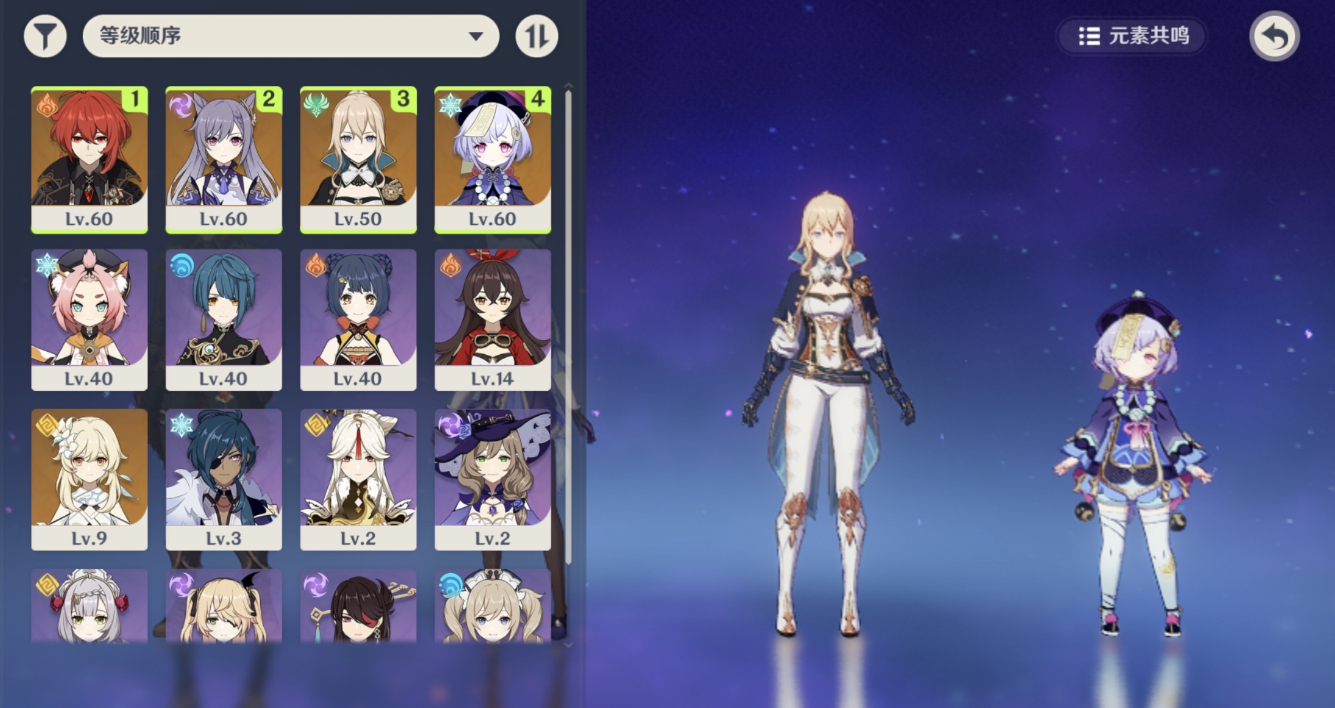
Task: Pick Lisa with the purple witch hat
Action: tap(492, 479)
